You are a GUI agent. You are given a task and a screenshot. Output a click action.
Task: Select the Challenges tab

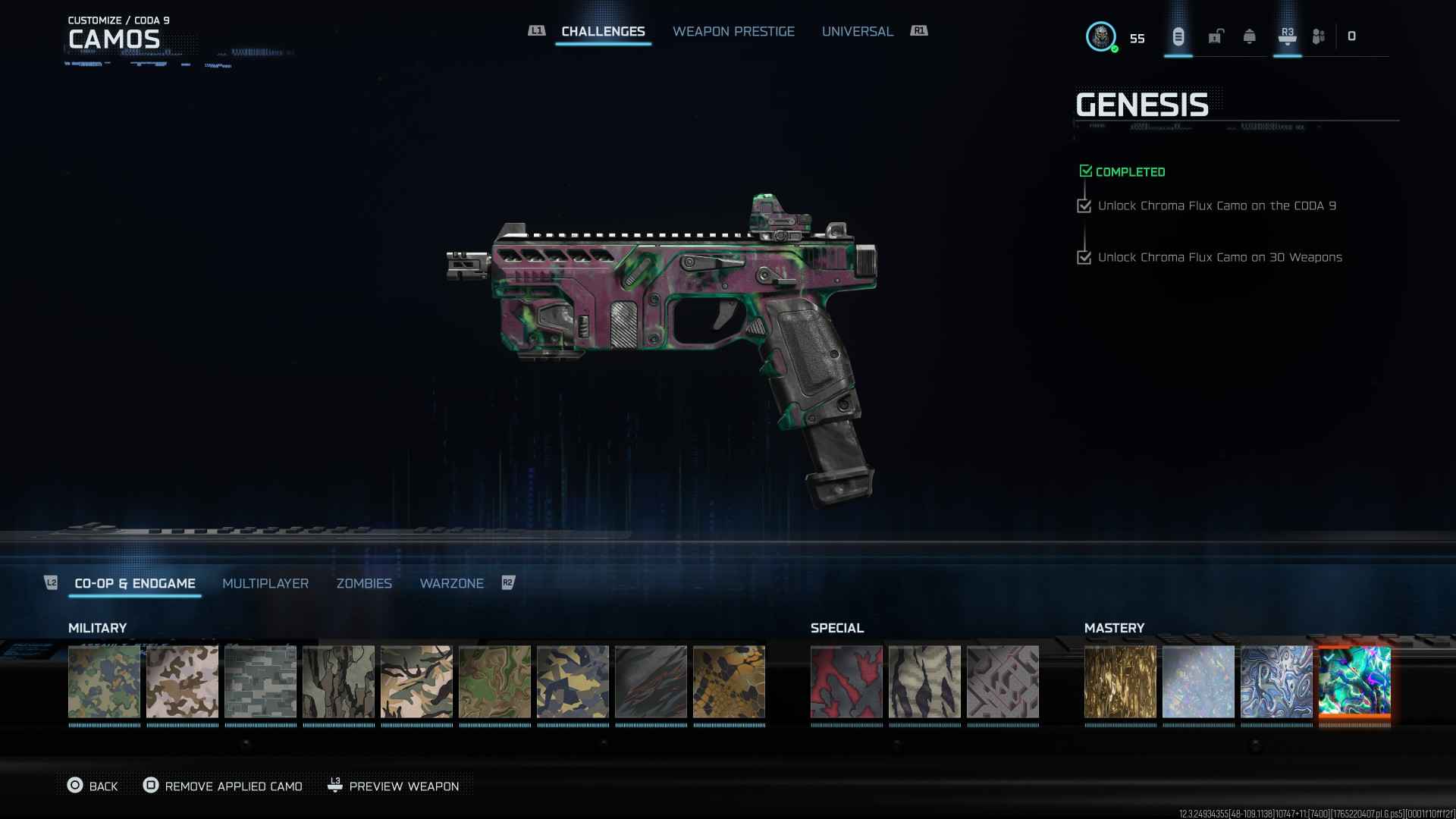(603, 31)
